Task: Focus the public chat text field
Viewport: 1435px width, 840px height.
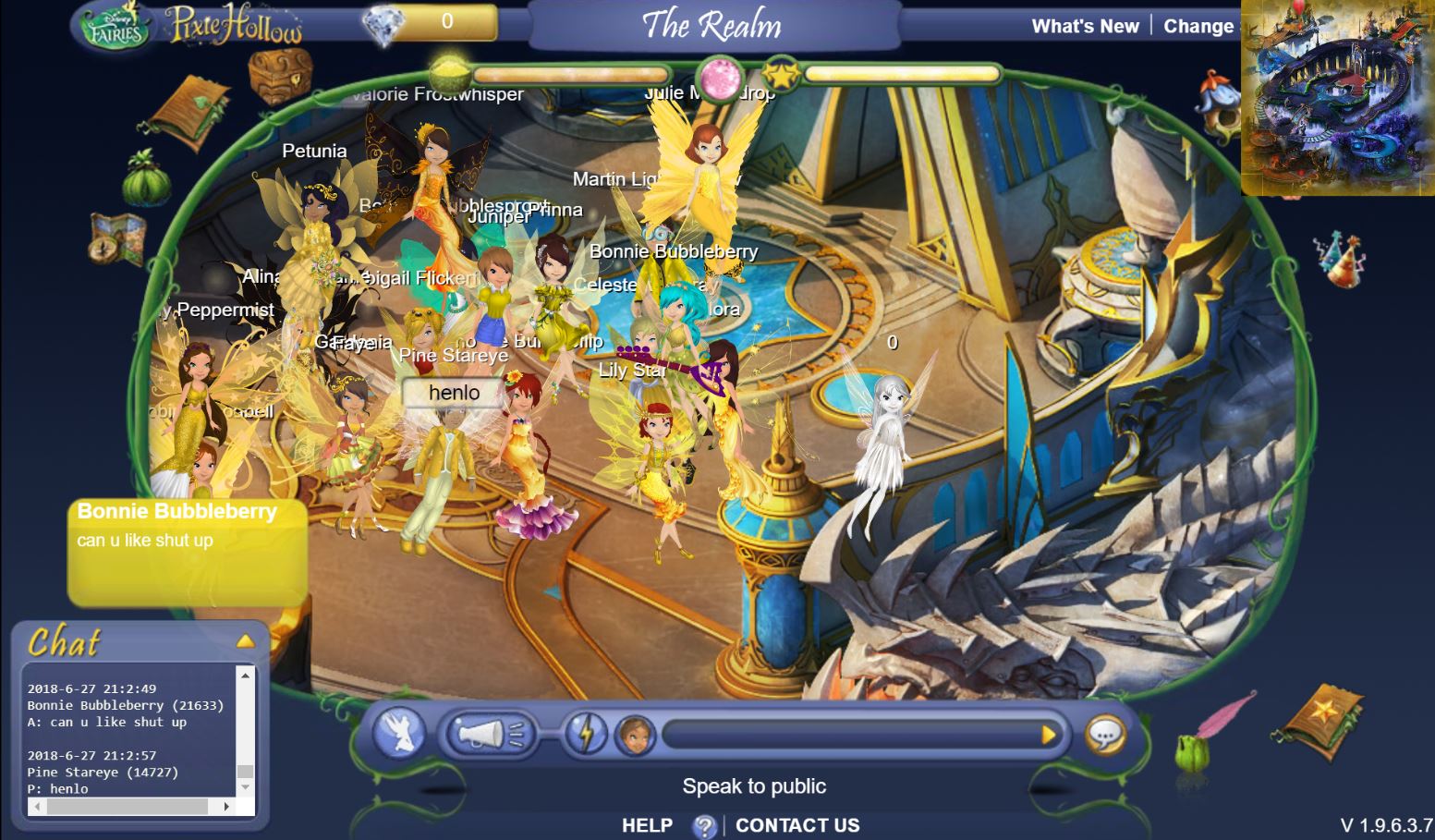Action: click(848, 735)
